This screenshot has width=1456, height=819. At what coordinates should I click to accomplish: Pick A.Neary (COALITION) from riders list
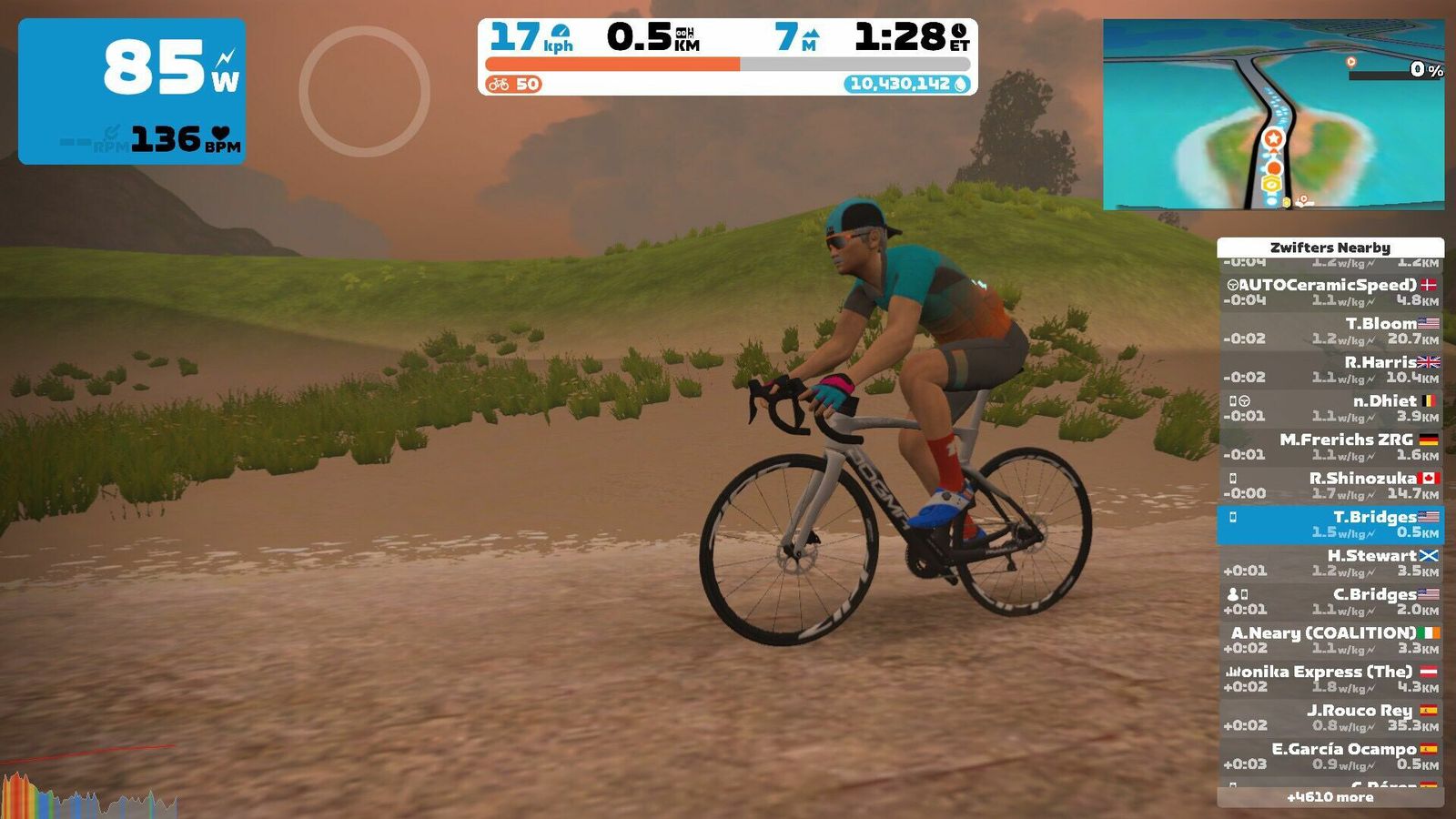coord(1330,641)
